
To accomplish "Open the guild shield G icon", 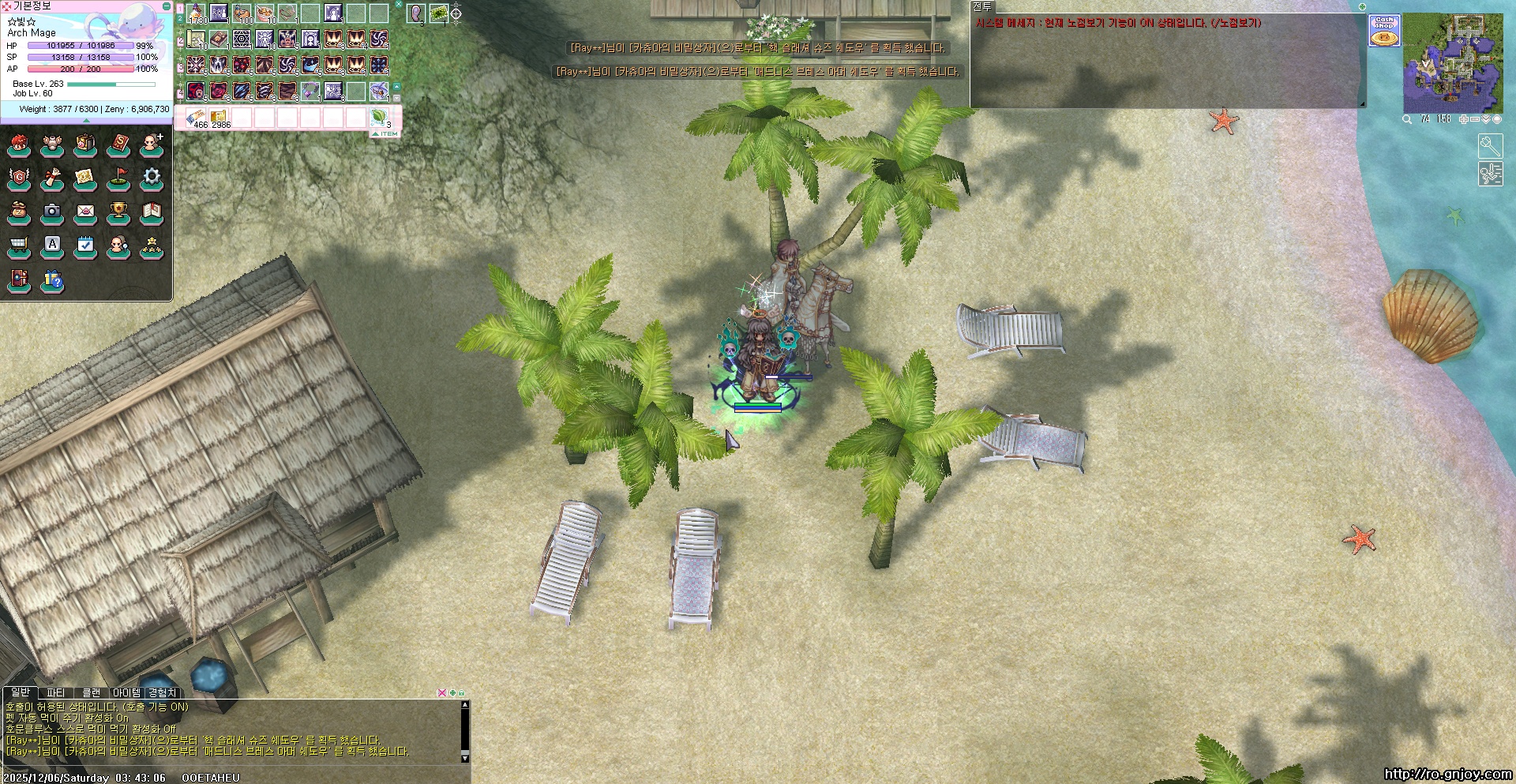I will click(x=19, y=178).
